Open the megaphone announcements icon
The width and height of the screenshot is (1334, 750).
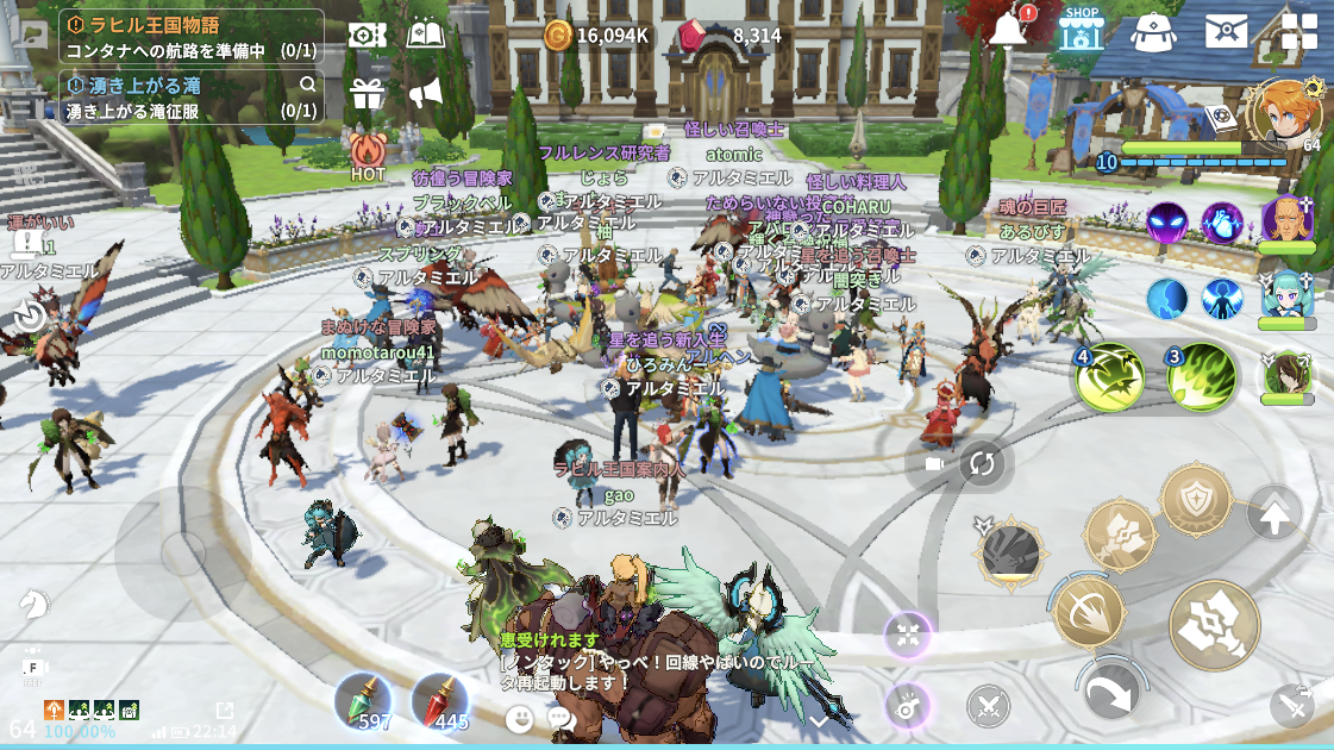point(425,93)
